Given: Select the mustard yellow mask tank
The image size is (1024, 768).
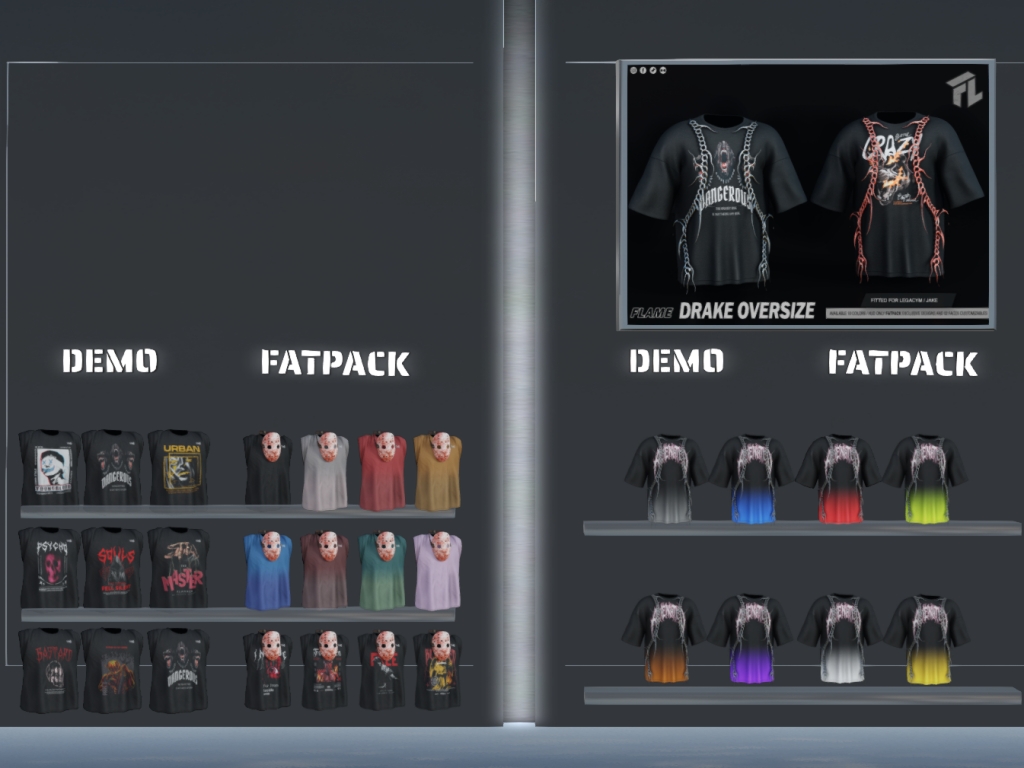Looking at the screenshot, I should (x=438, y=471).
